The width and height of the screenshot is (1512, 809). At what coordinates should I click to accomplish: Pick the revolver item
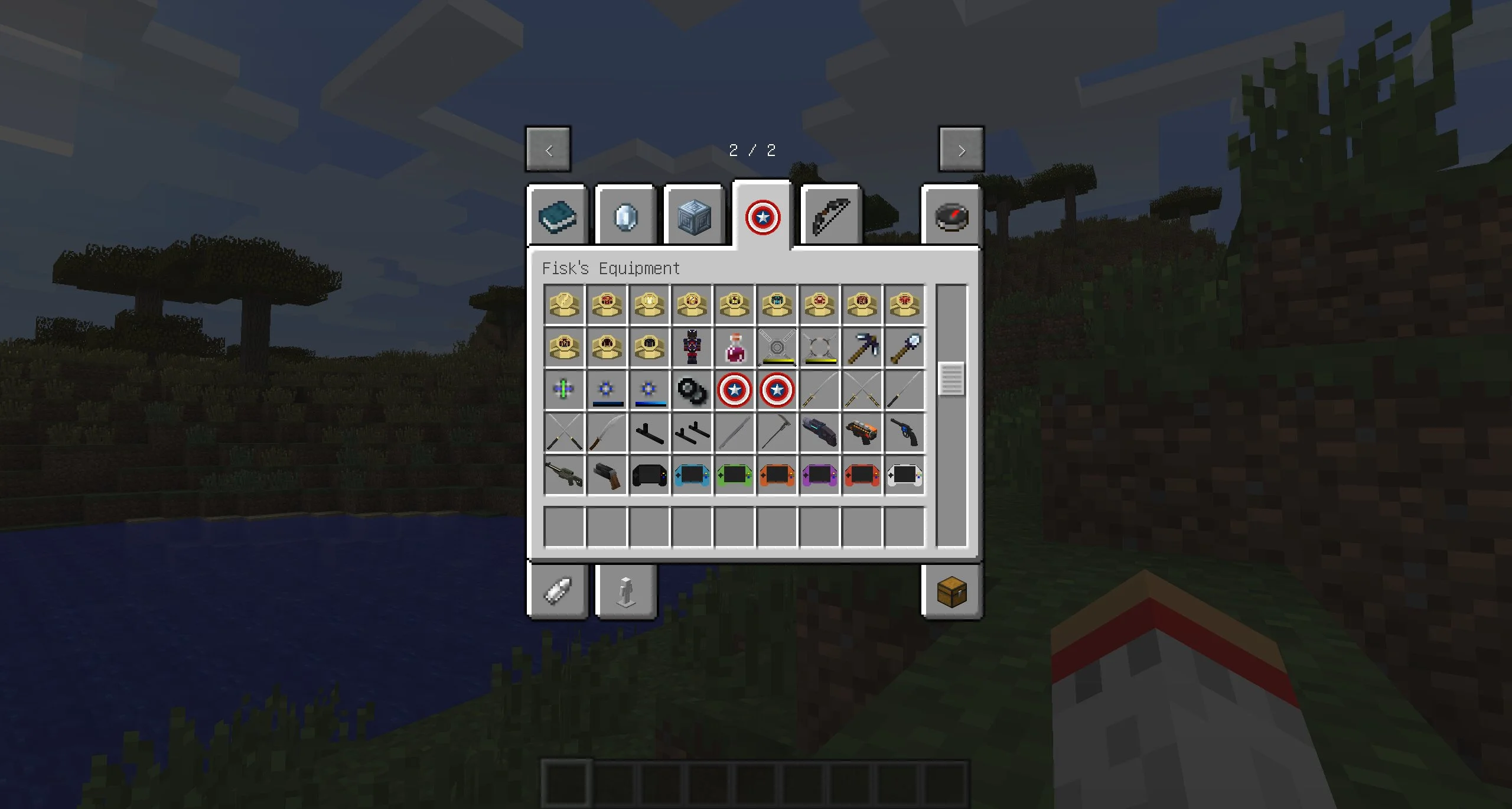(x=904, y=433)
